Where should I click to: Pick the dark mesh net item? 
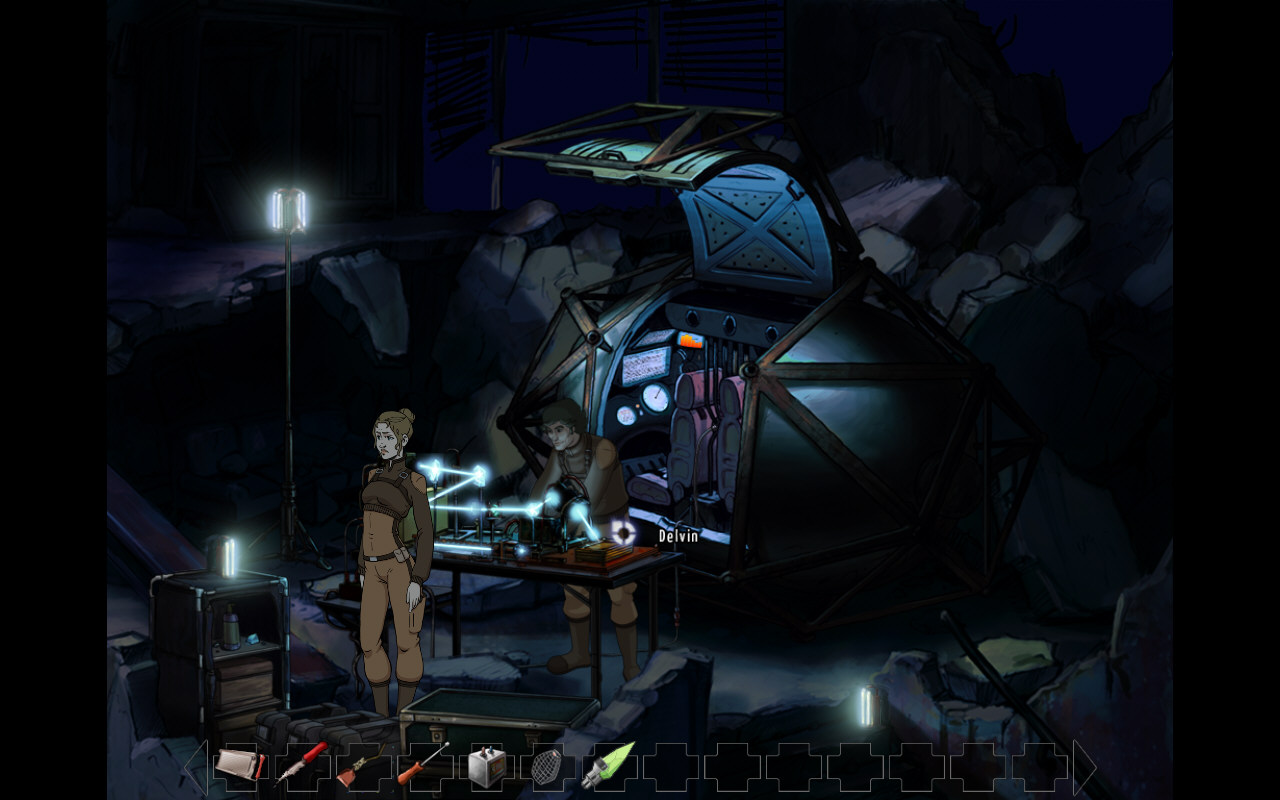coord(546,767)
